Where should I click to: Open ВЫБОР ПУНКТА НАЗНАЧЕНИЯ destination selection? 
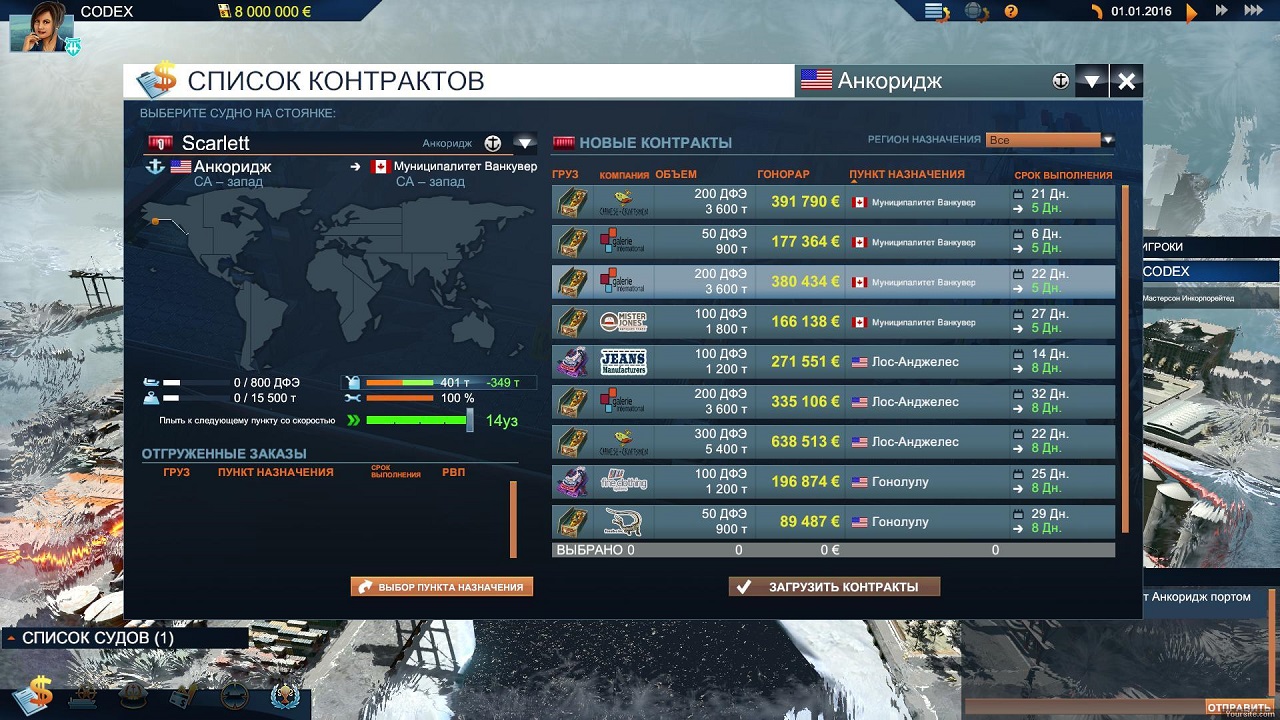pos(441,587)
